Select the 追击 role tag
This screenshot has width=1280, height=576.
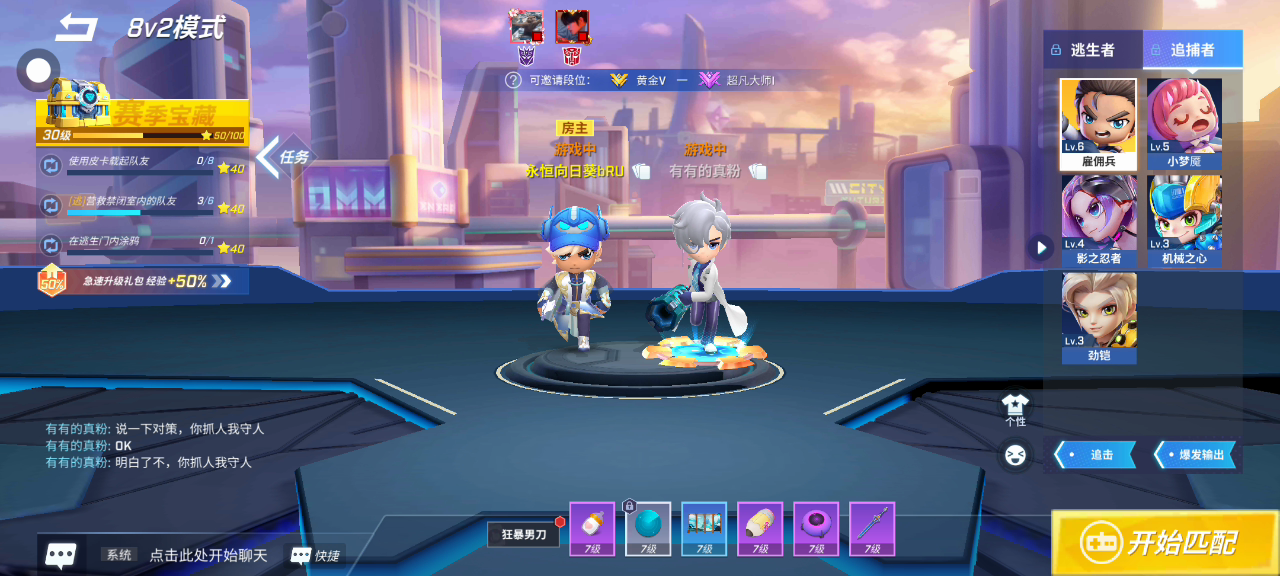coord(1096,455)
